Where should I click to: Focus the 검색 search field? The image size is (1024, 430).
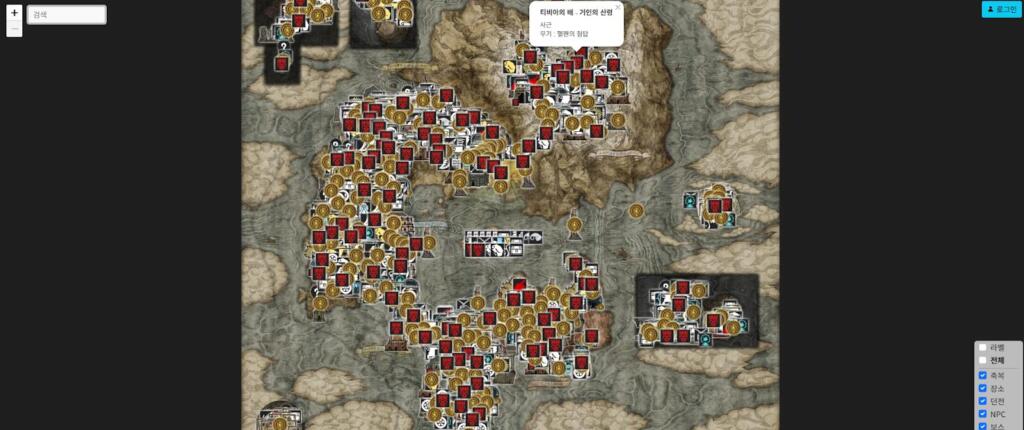click(66, 15)
